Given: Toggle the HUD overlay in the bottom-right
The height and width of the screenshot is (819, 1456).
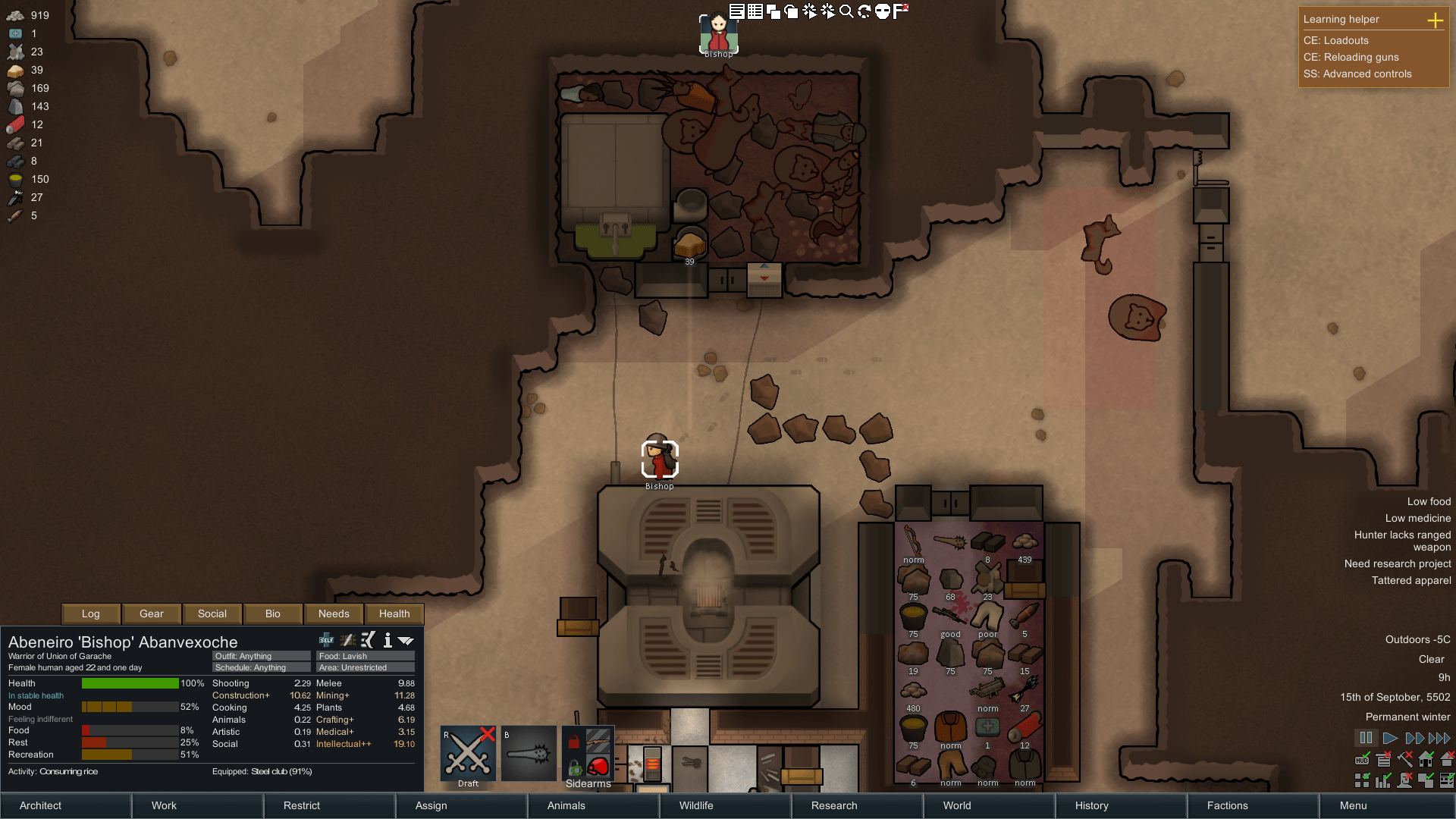Looking at the screenshot, I should [x=1362, y=759].
